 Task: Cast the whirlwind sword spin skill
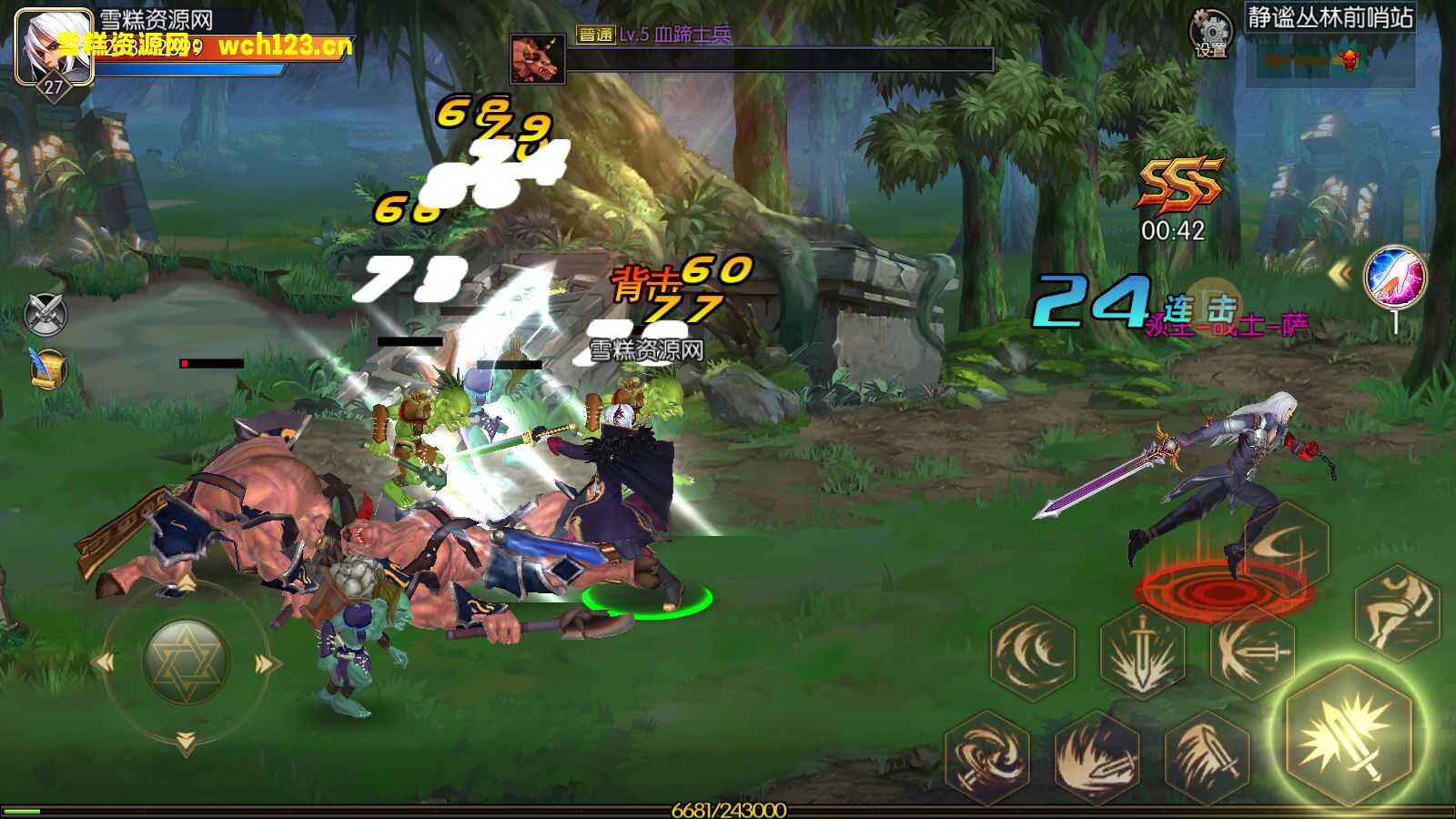pos(986,757)
